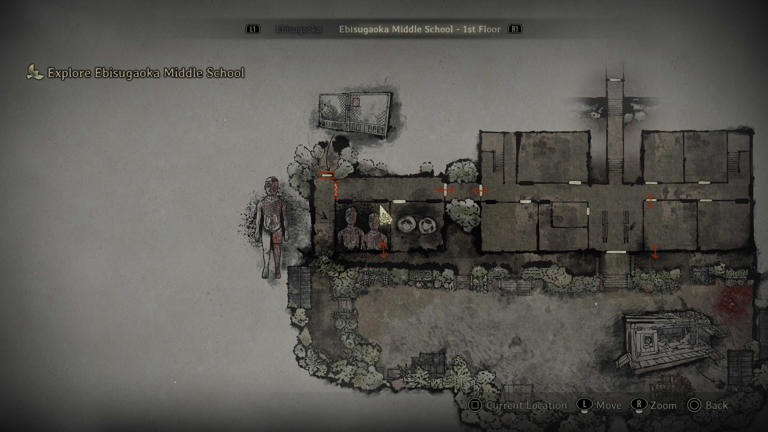Select the fenced court sketch above the school
Viewport: 768px width, 432px height.
point(352,111)
